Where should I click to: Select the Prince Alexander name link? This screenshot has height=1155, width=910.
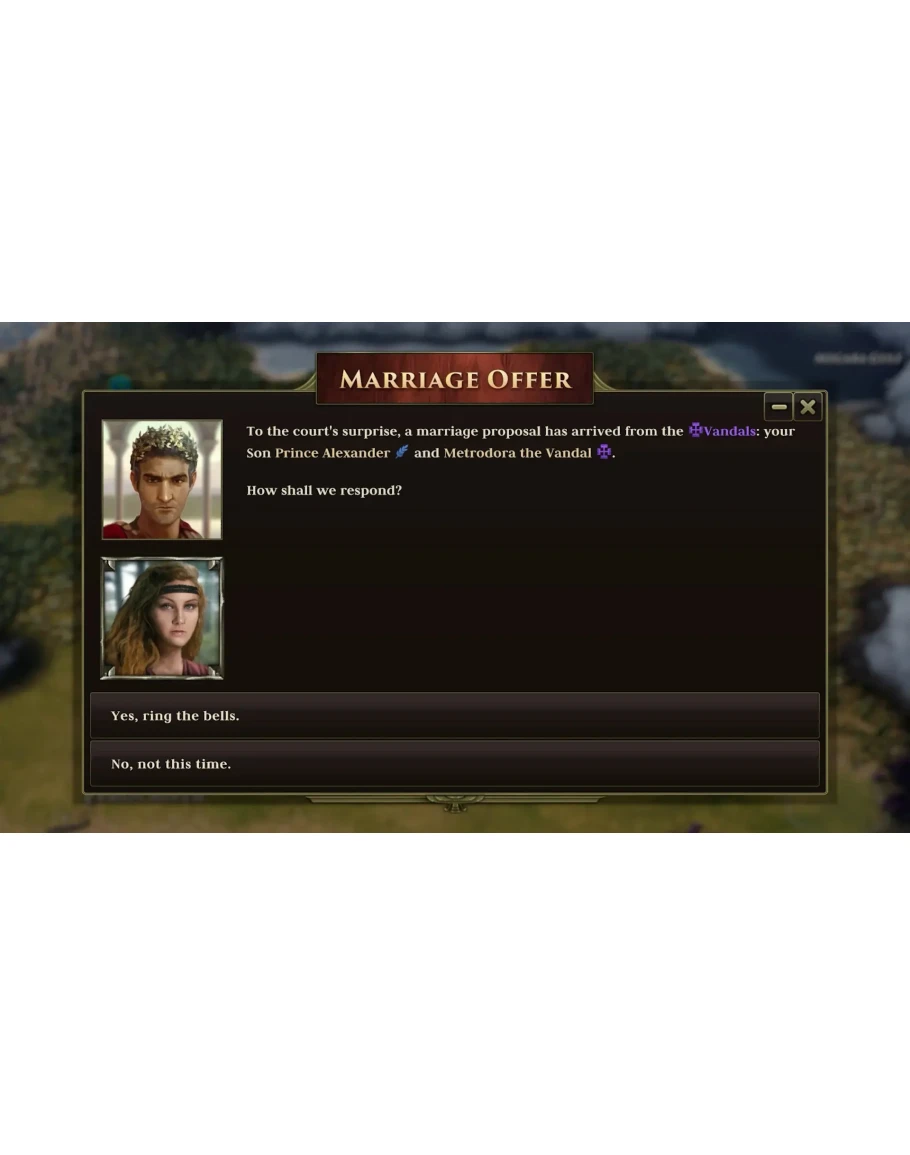coord(332,453)
